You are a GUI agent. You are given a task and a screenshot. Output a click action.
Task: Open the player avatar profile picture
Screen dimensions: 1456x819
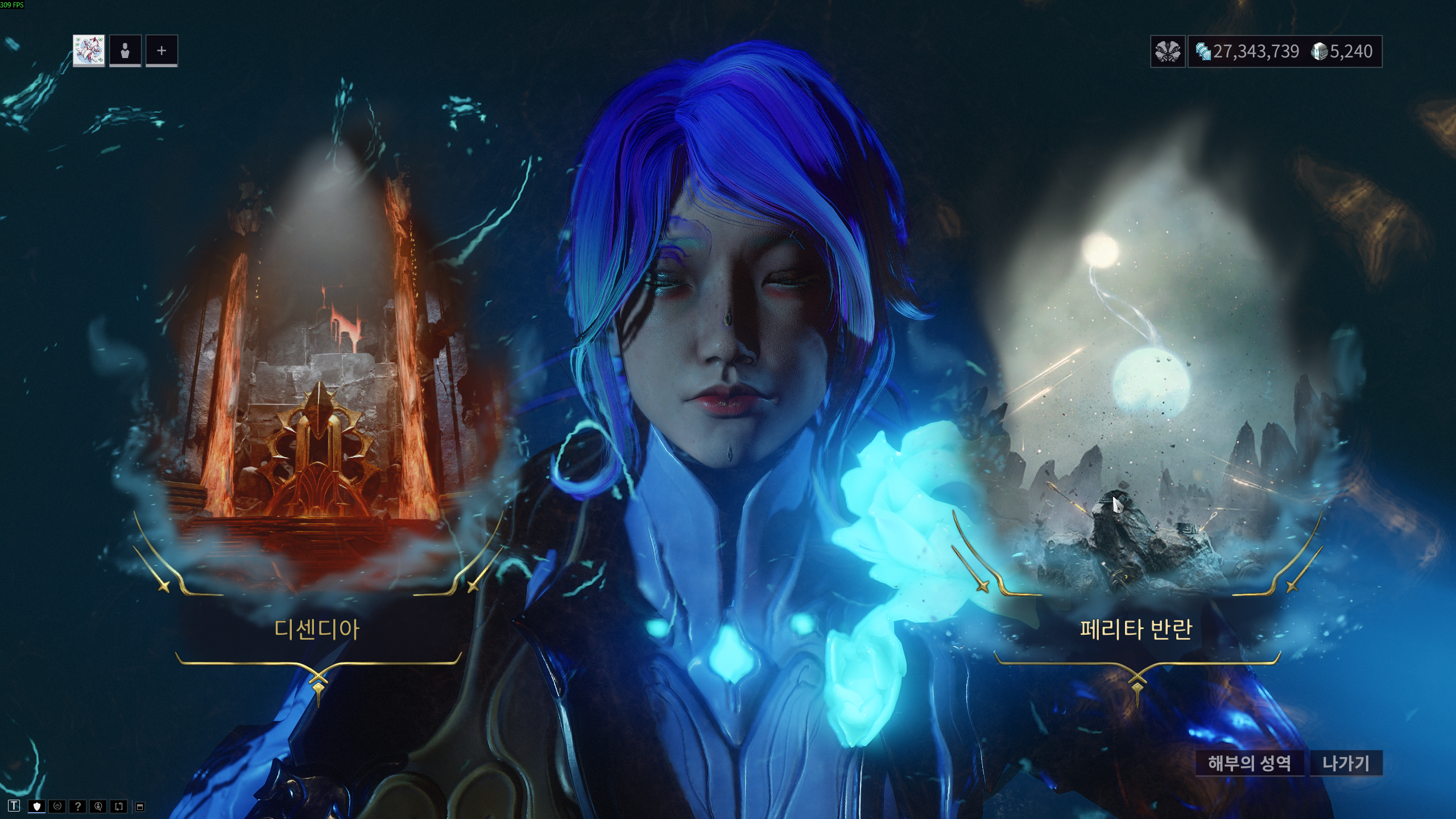89,51
